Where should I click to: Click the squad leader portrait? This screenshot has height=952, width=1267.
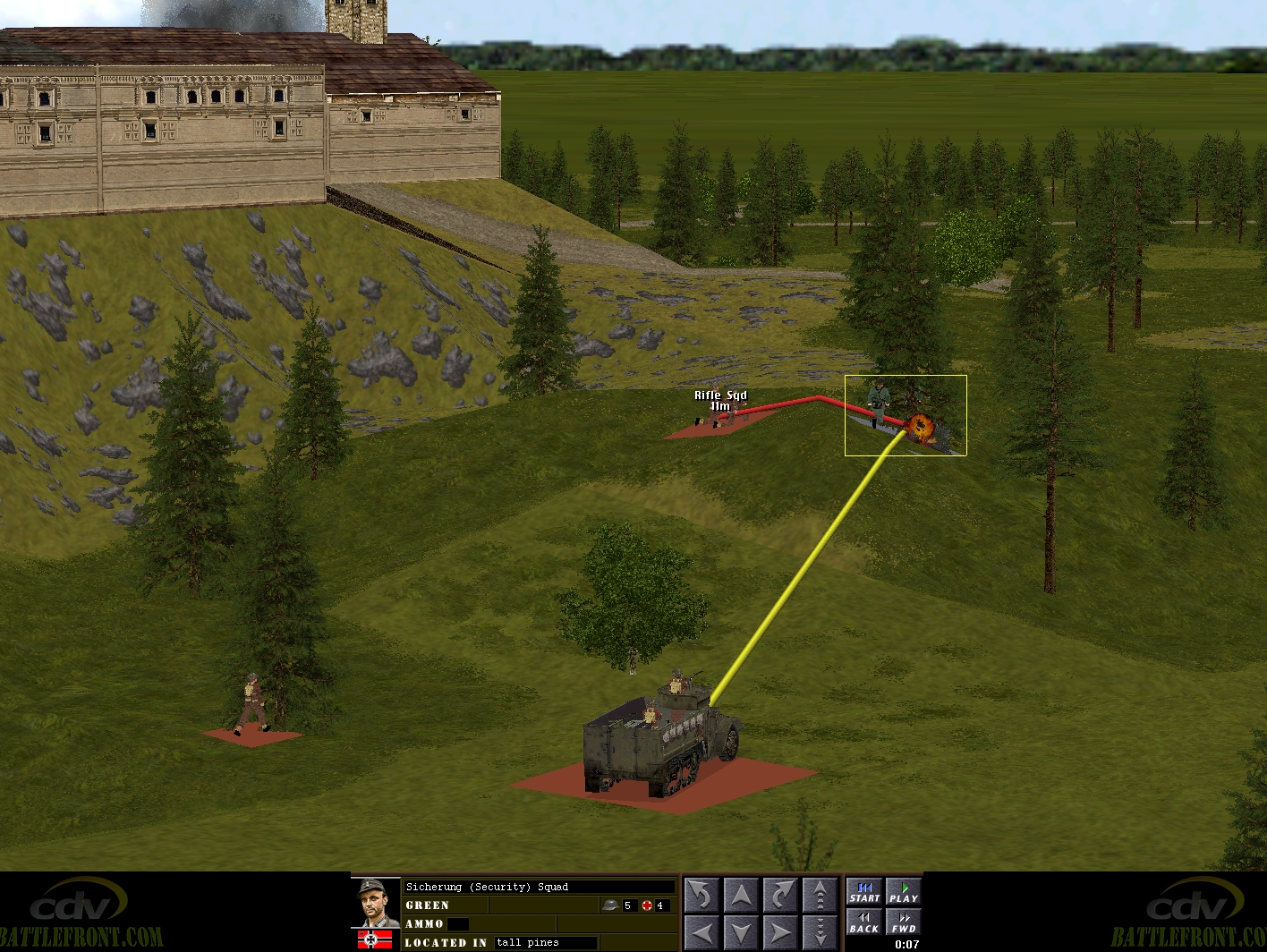[x=376, y=904]
